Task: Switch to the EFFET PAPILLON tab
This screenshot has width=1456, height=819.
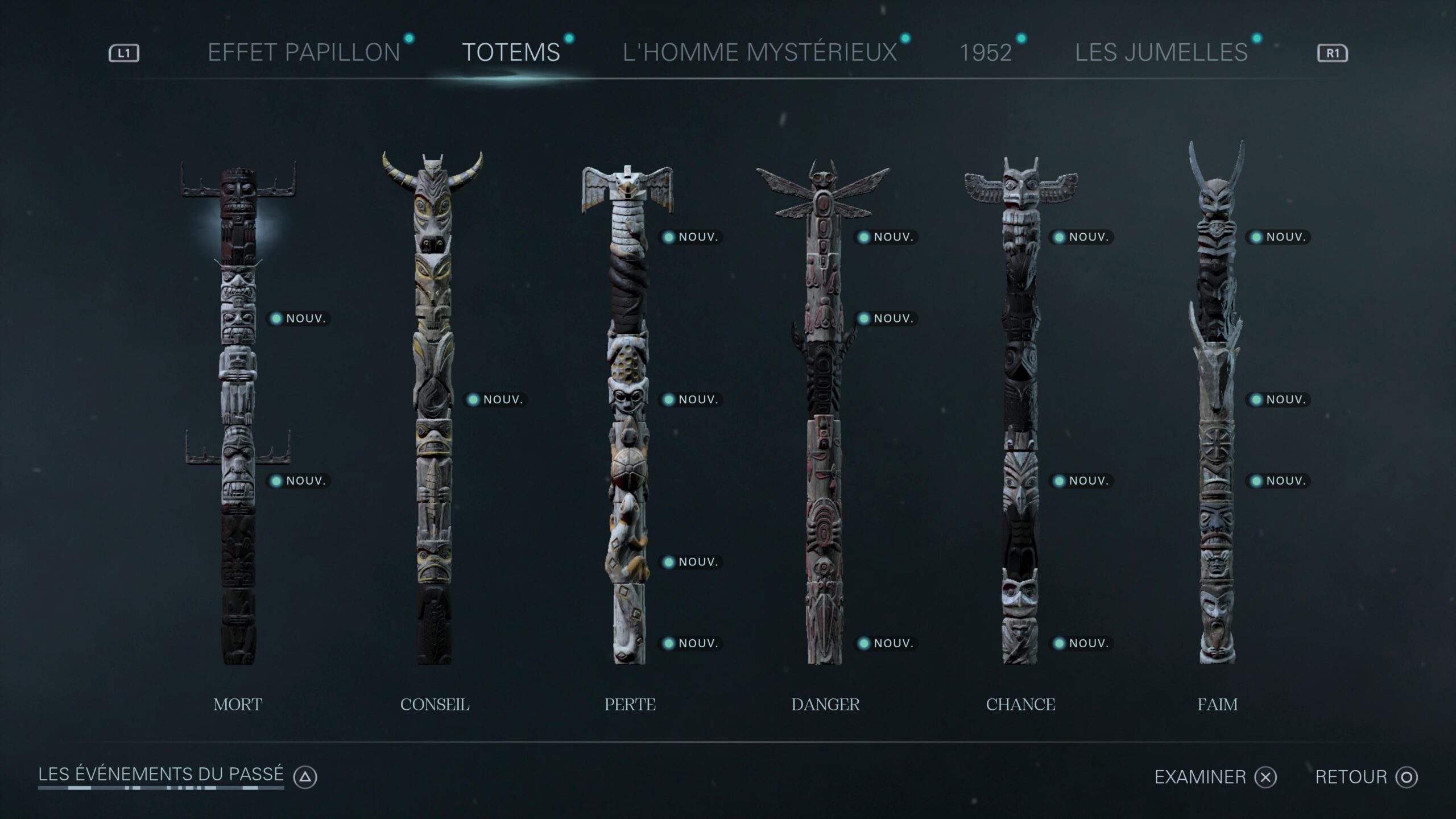Action: click(303, 51)
